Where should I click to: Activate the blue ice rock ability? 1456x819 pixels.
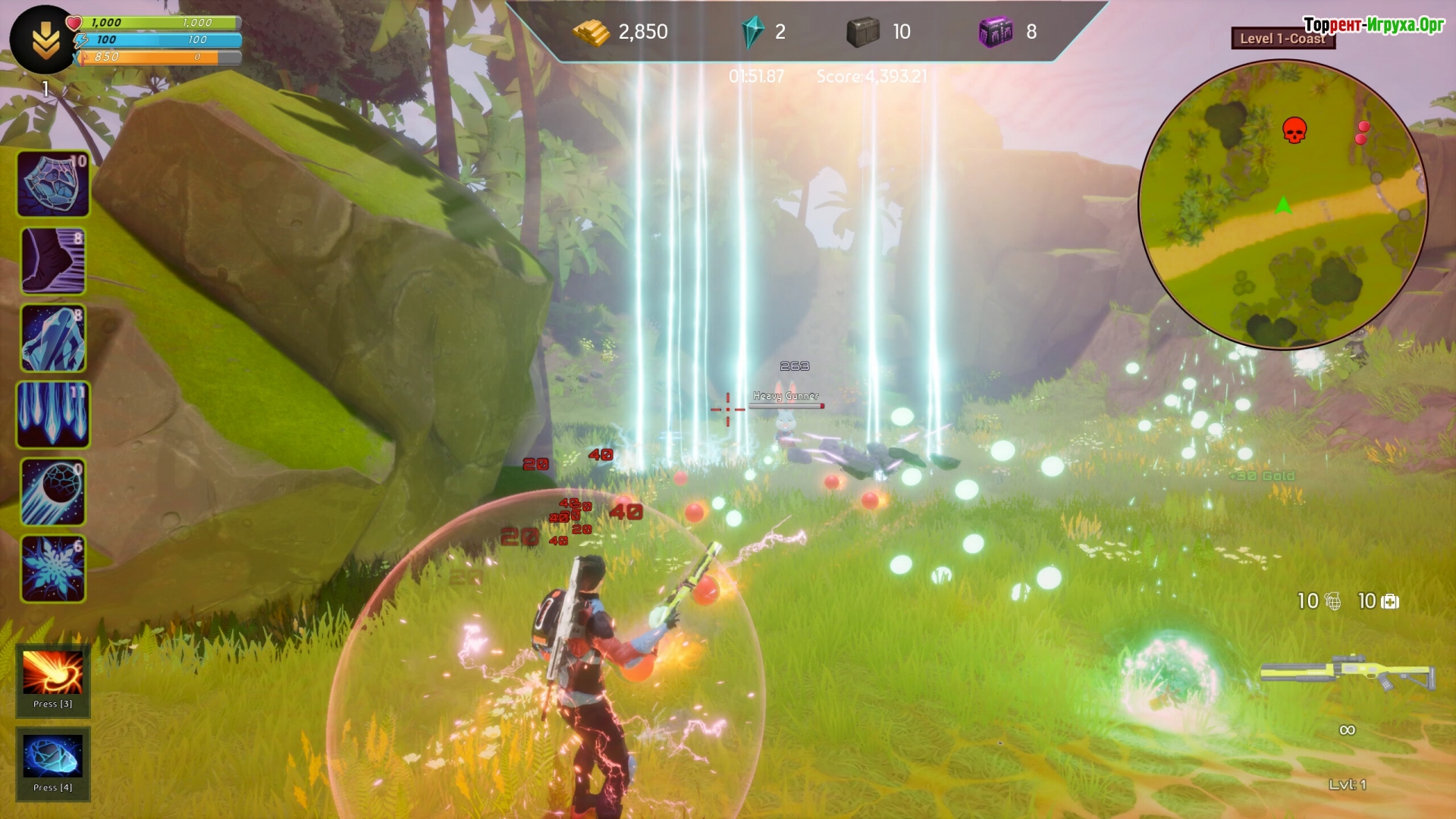click(x=52, y=756)
